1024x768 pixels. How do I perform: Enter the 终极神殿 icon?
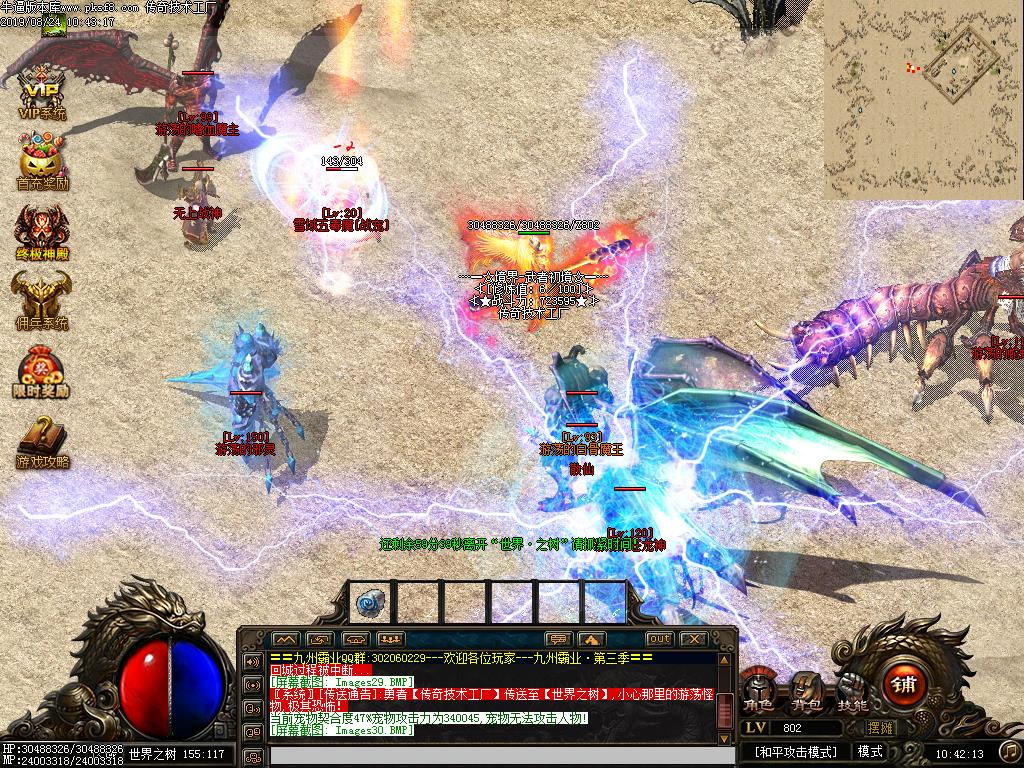coord(42,231)
